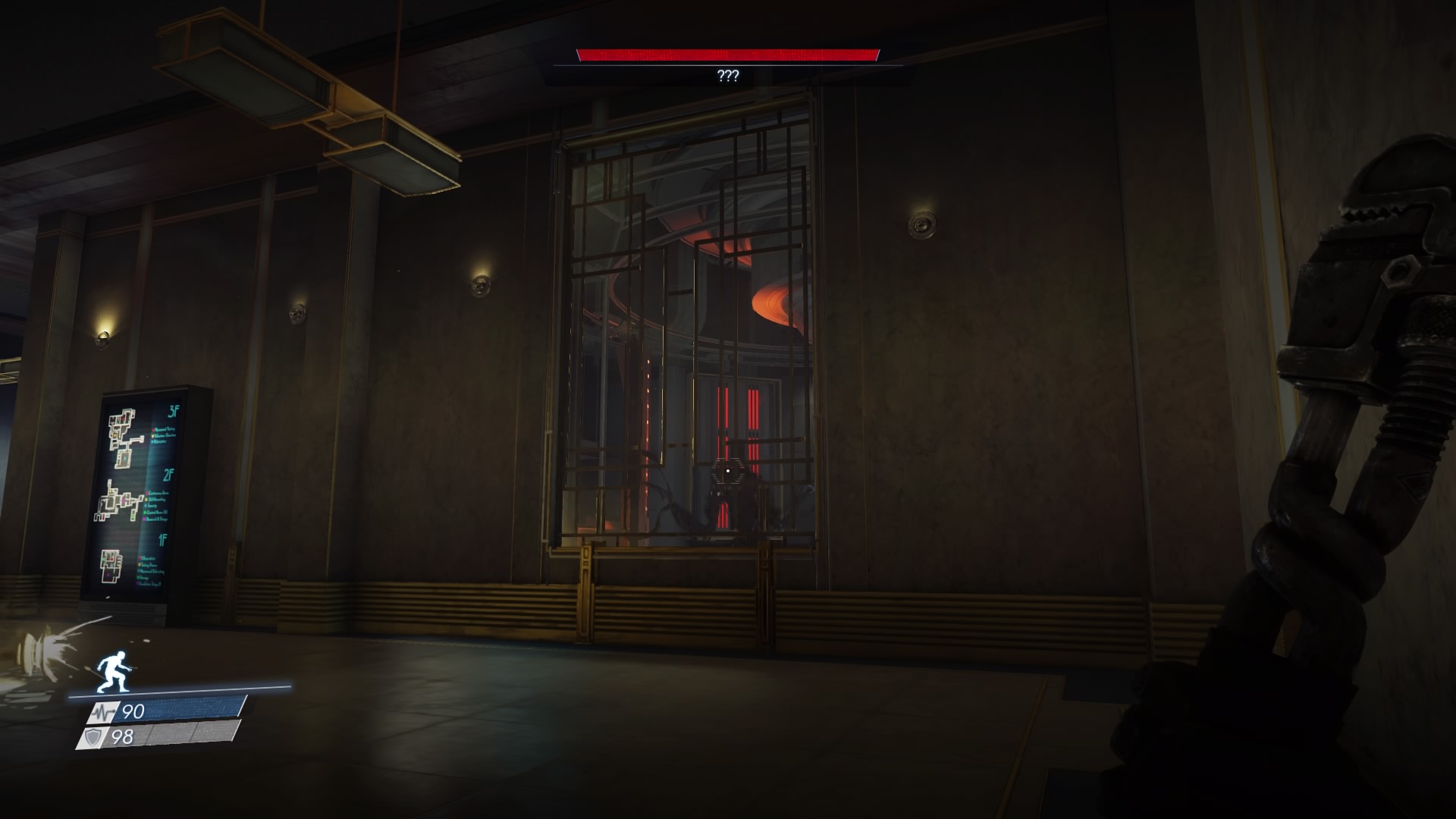The width and height of the screenshot is (1456, 819).
Task: Click the 2F floor heading on the directory
Action: click(x=170, y=473)
